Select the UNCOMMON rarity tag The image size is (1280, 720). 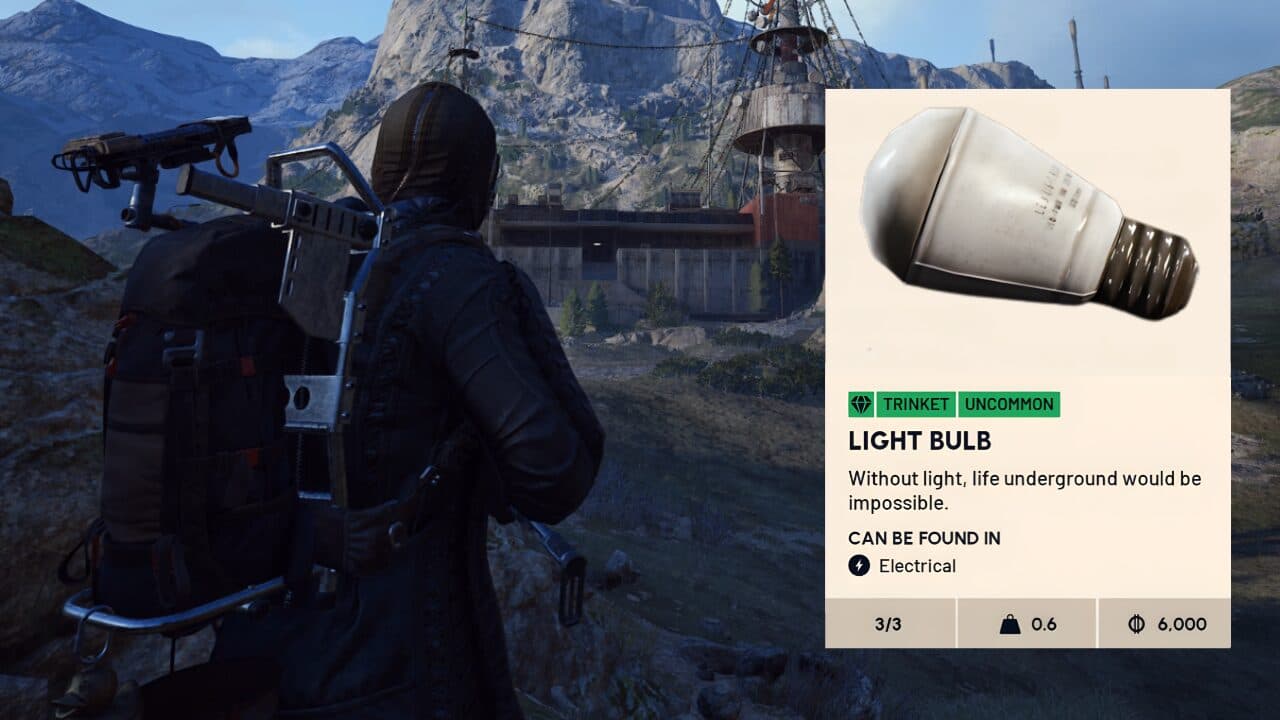1009,405
